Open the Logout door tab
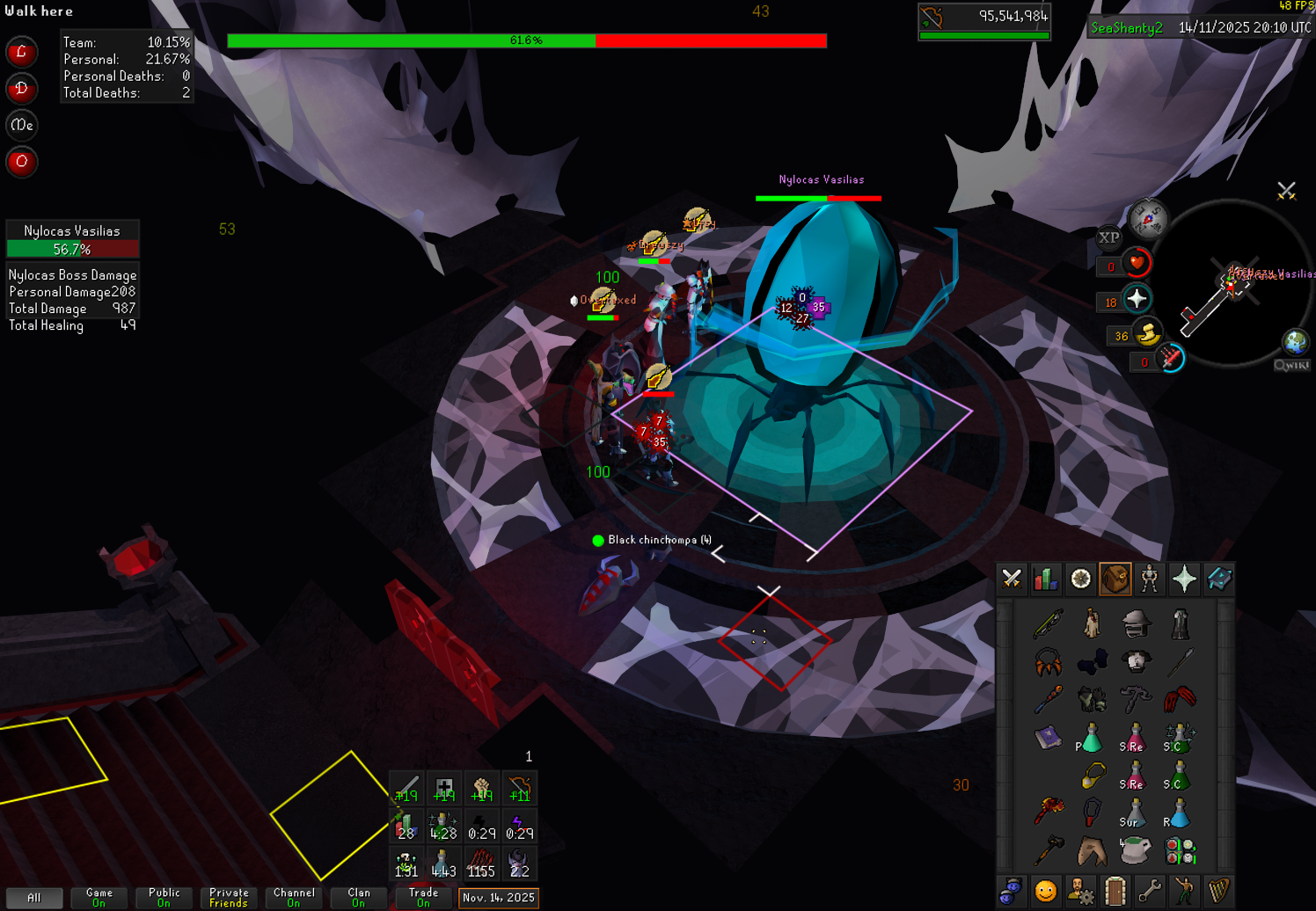Screen dimensions: 1316x911 1115,891
